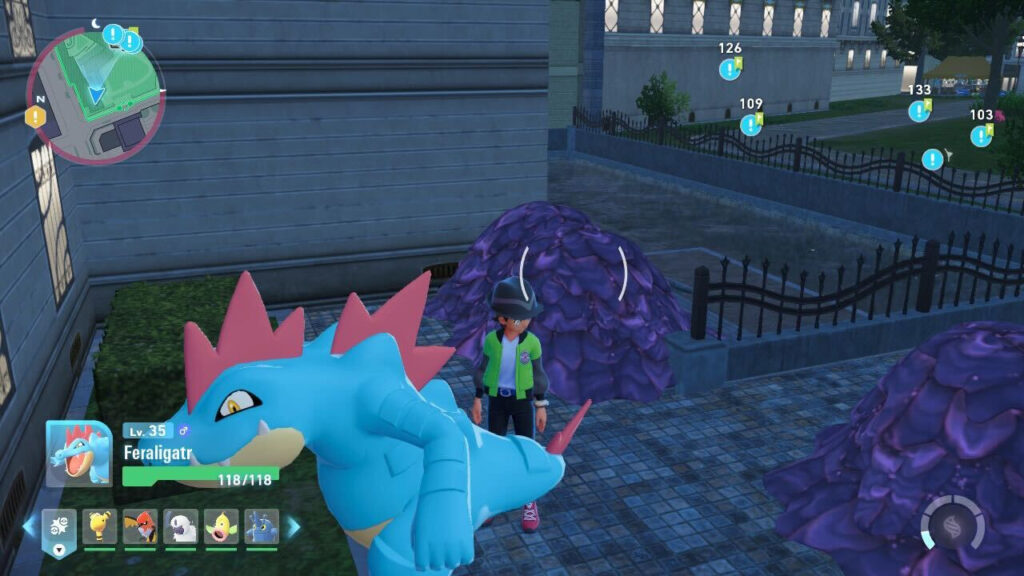Click the party bar right arrow
The height and width of the screenshot is (576, 1024).
point(294,526)
